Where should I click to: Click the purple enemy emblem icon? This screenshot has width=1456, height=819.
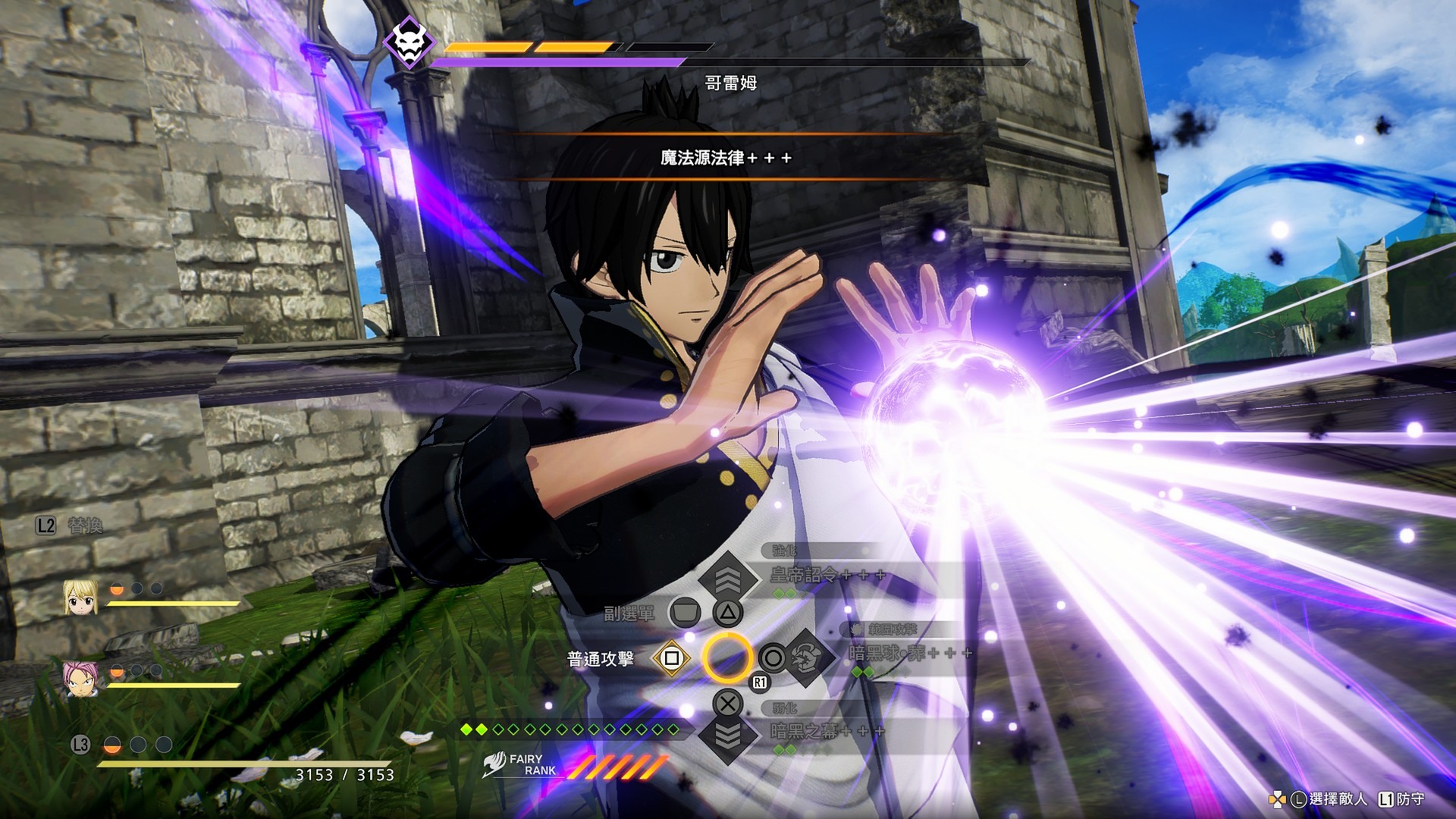(x=409, y=42)
